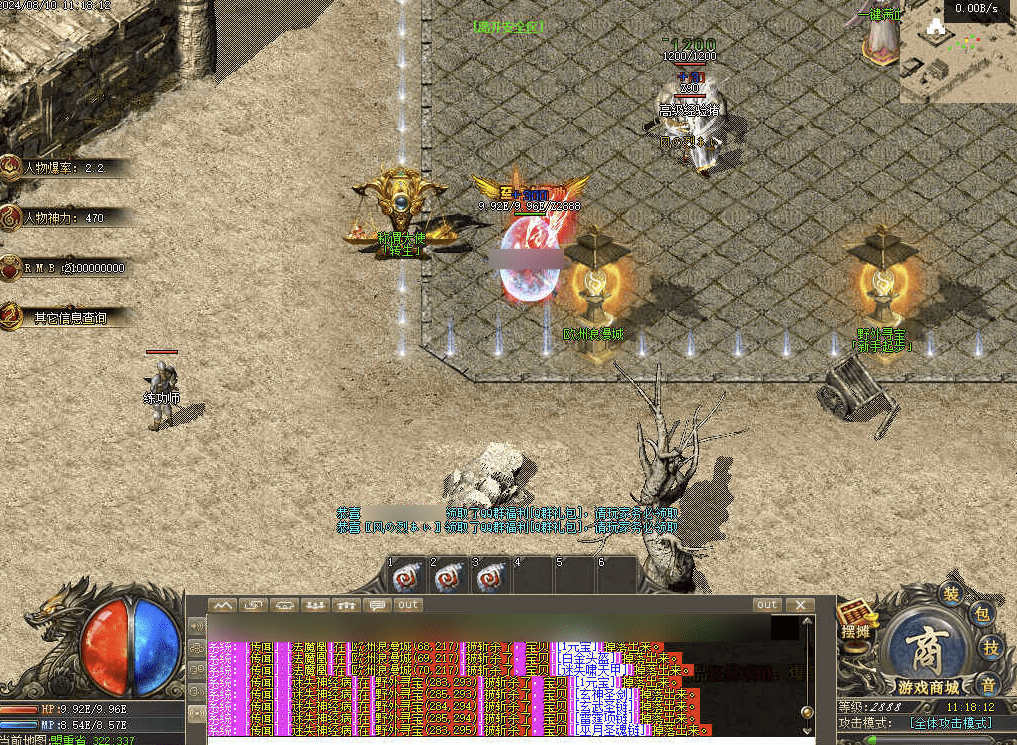Image resolution: width=1017 pixels, height=745 pixels.
Task: Use the item in hotbar slot 1
Action: pyautogui.click(x=406, y=578)
